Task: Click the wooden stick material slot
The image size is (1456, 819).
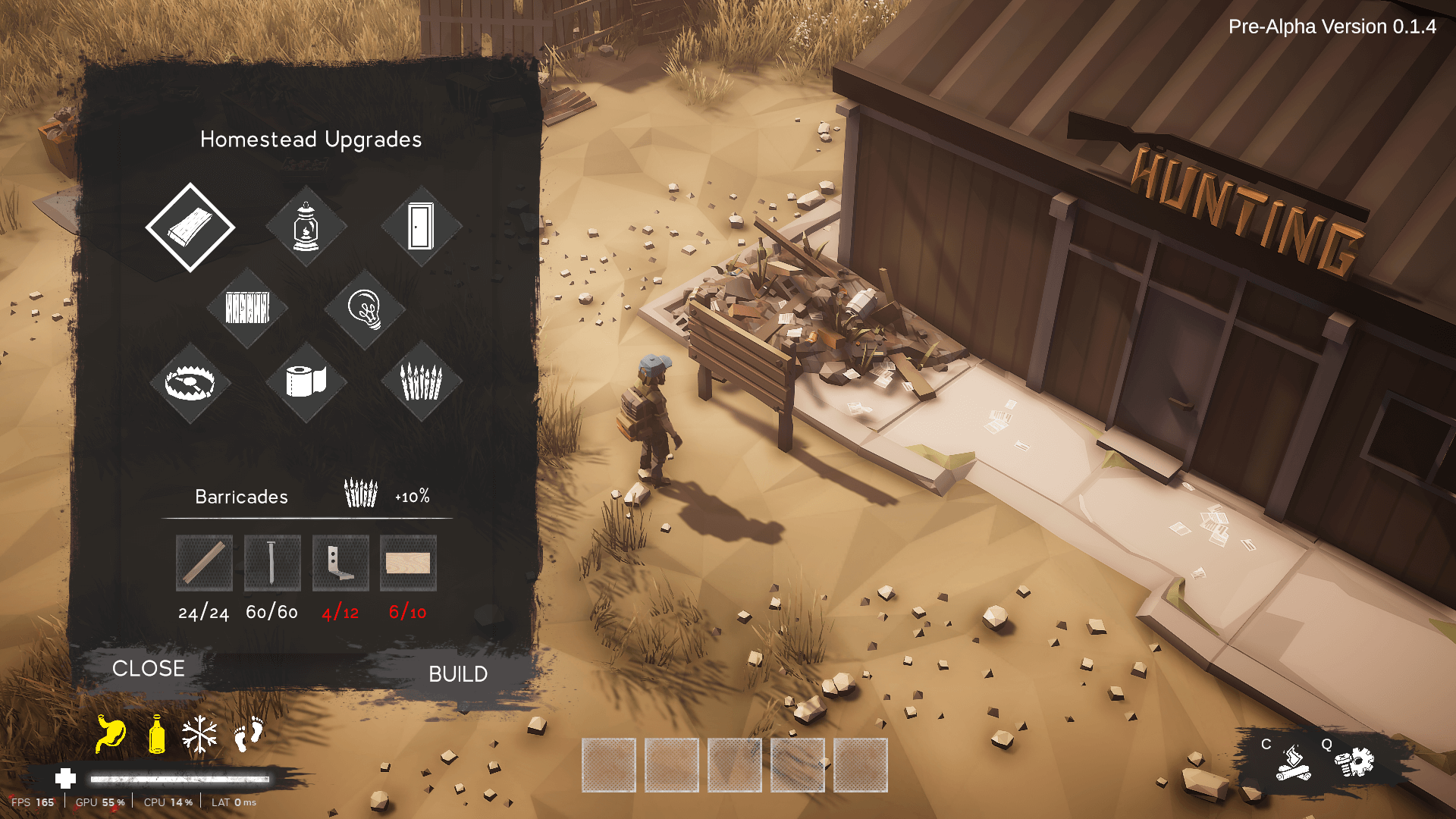Action: click(204, 563)
